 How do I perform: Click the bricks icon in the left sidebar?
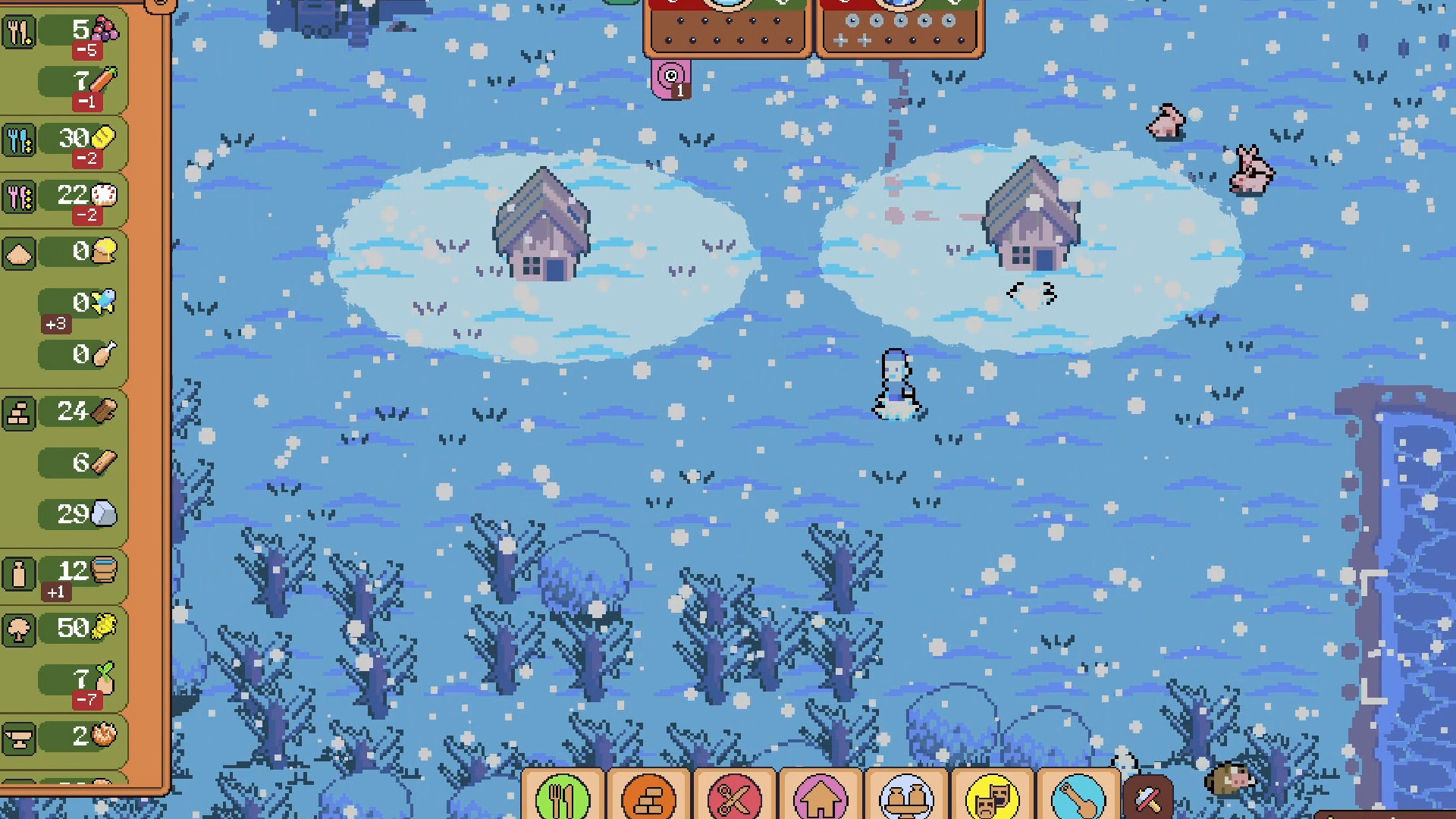19,412
